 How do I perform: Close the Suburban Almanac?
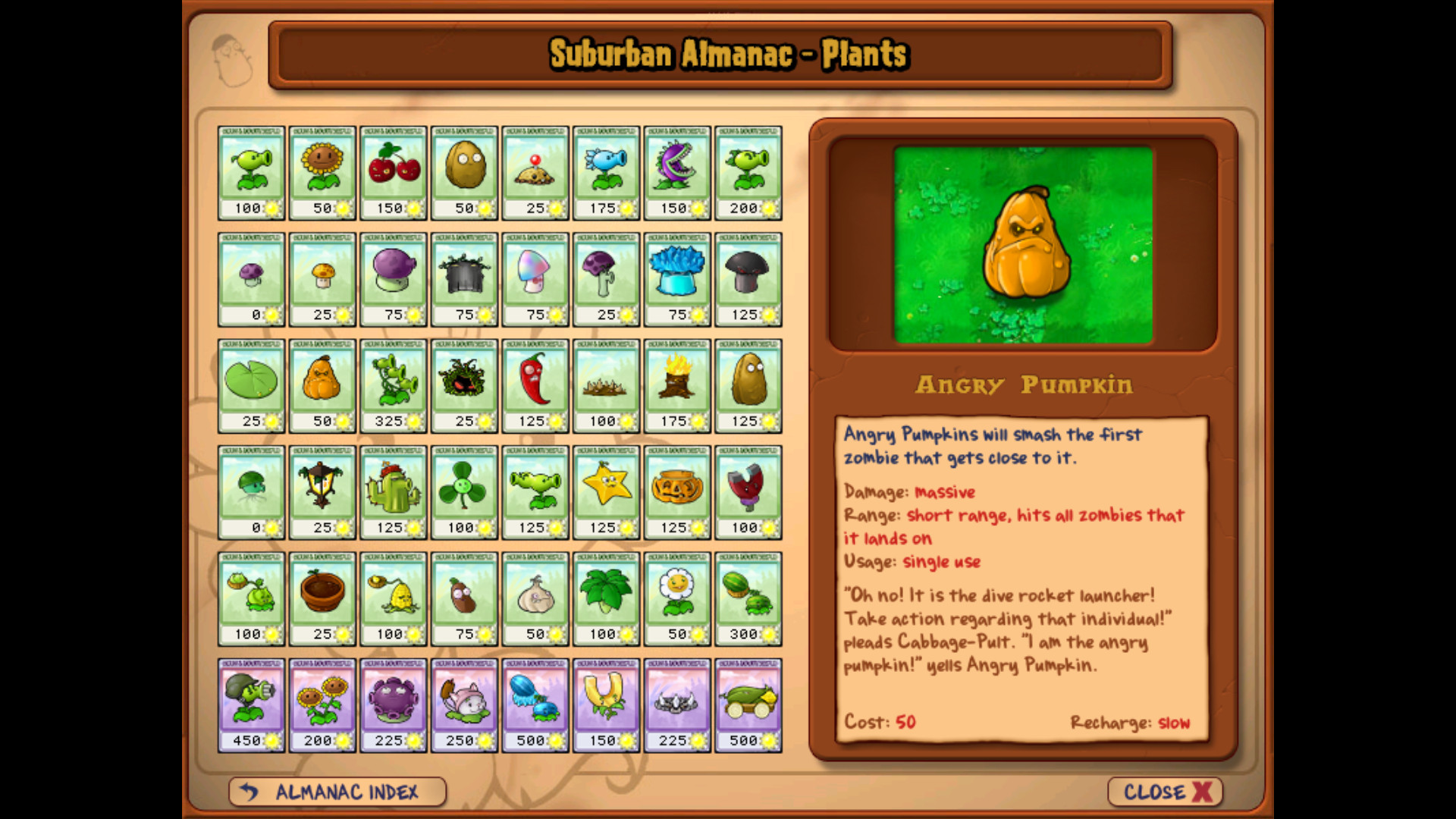pos(1163,792)
